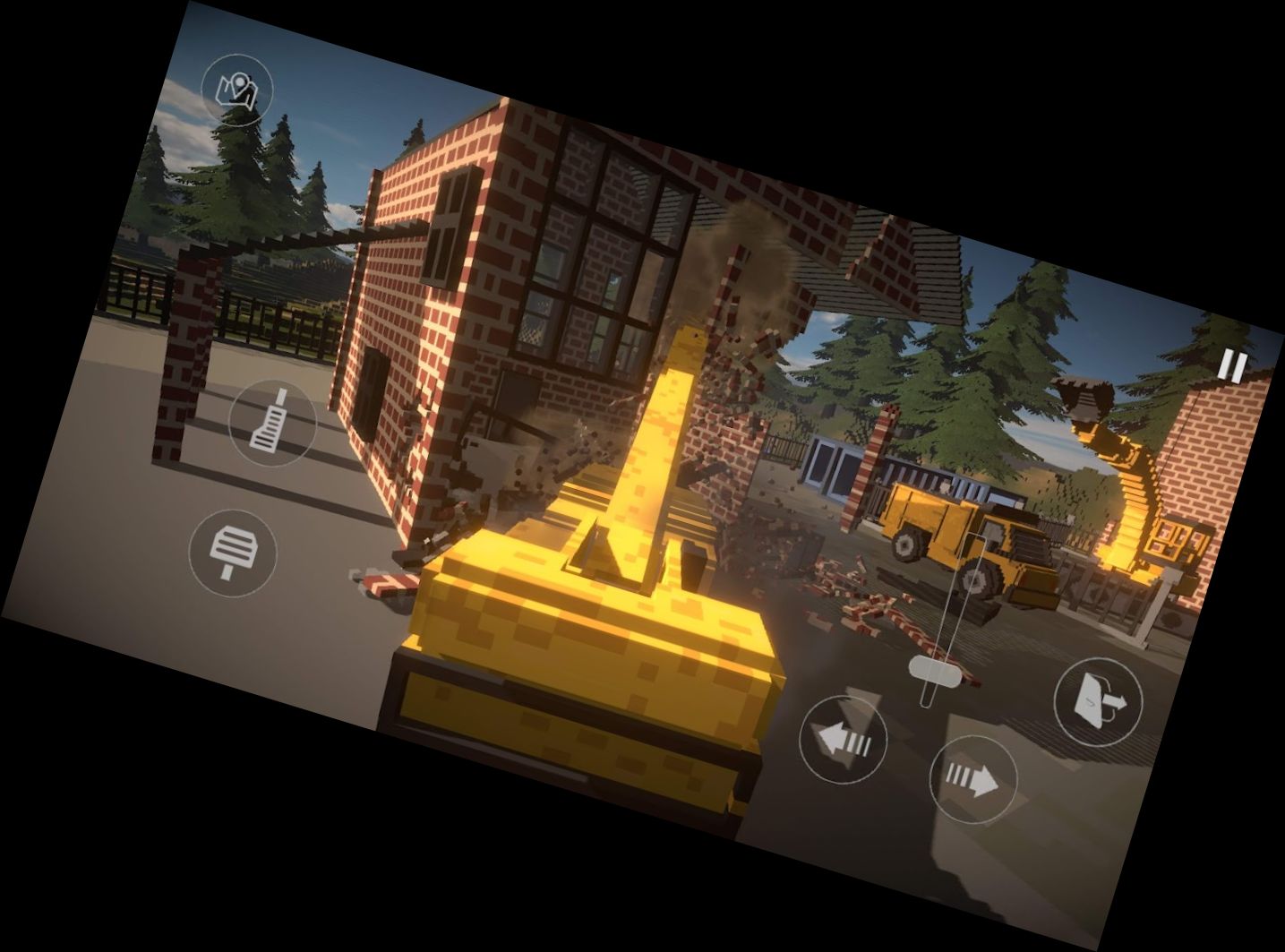Pause the game

click(x=1232, y=365)
